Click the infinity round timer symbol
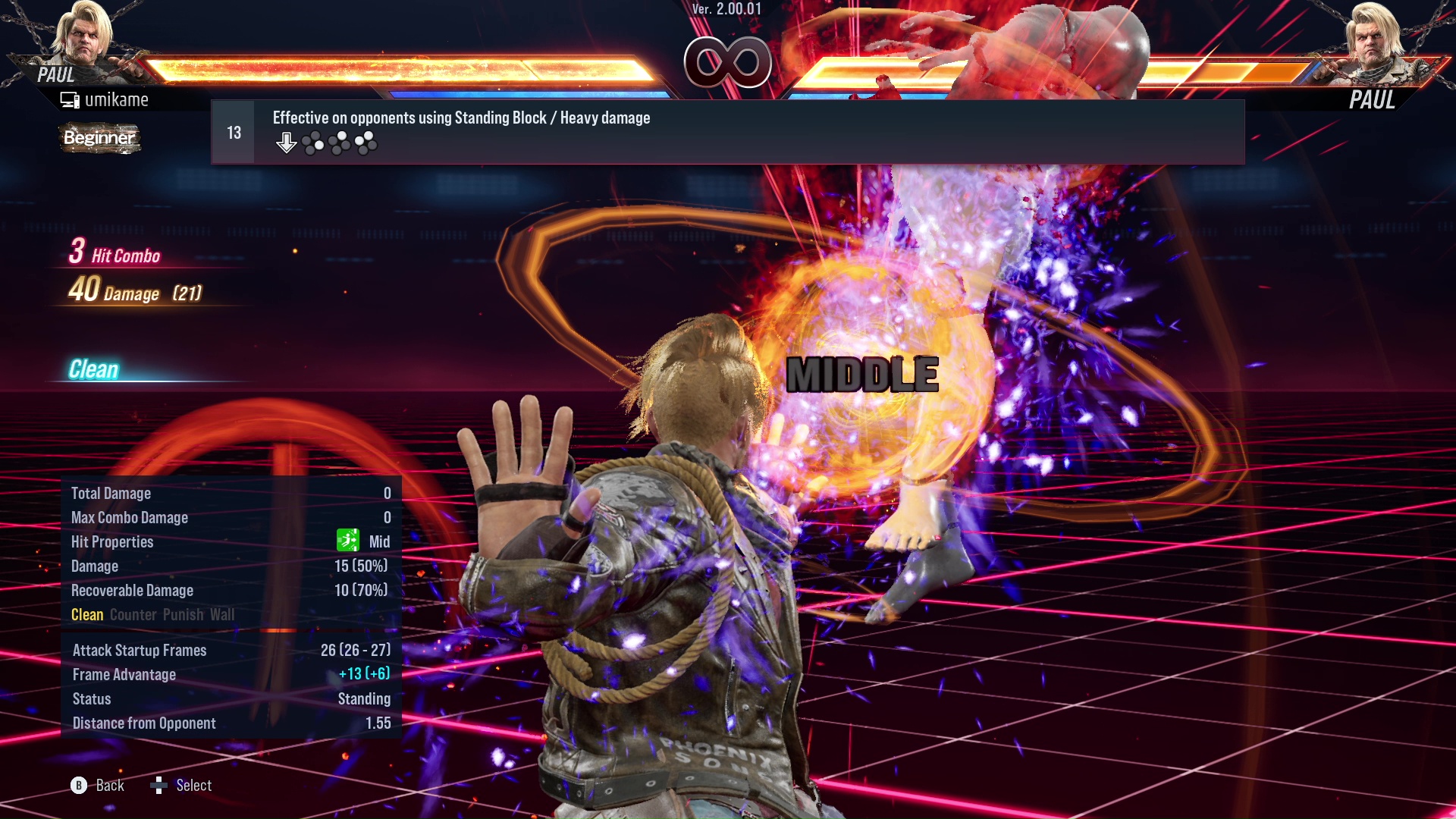The width and height of the screenshot is (1456, 819). pos(729,63)
